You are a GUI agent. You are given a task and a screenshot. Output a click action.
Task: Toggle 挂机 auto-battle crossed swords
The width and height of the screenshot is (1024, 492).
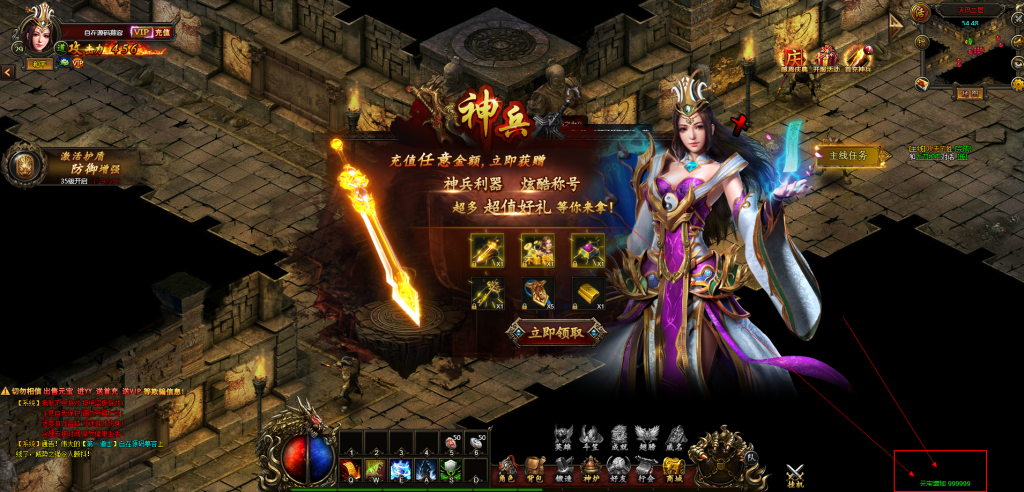coord(796,476)
